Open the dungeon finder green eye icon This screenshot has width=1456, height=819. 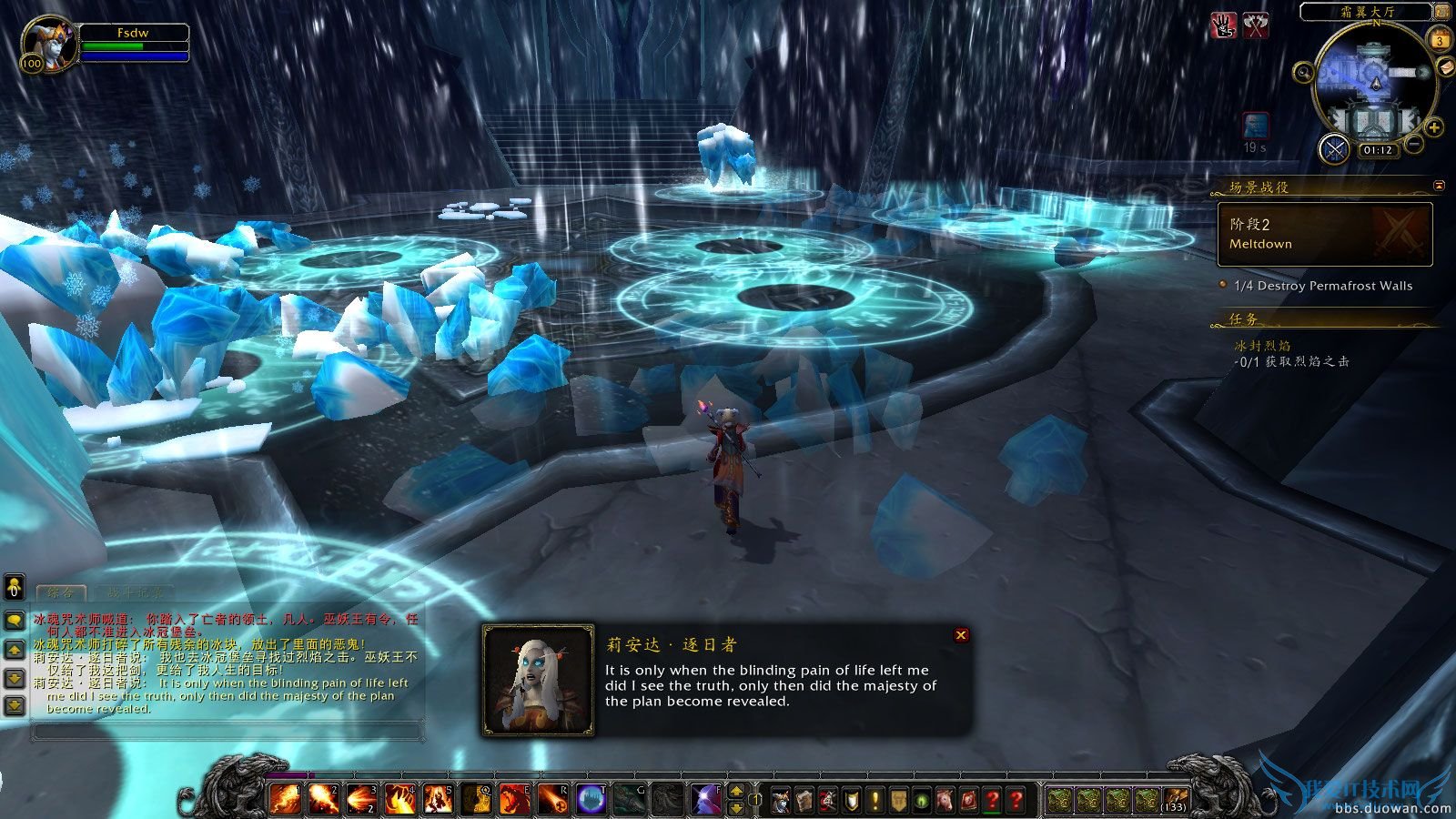pos(921,801)
